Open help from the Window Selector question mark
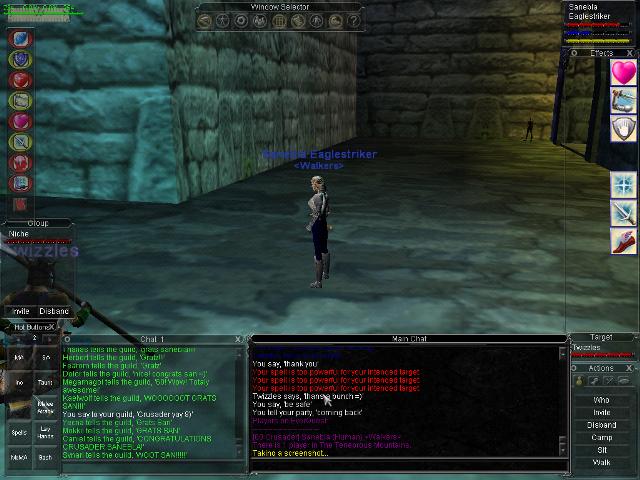This screenshot has width=640, height=480. [x=355, y=20]
